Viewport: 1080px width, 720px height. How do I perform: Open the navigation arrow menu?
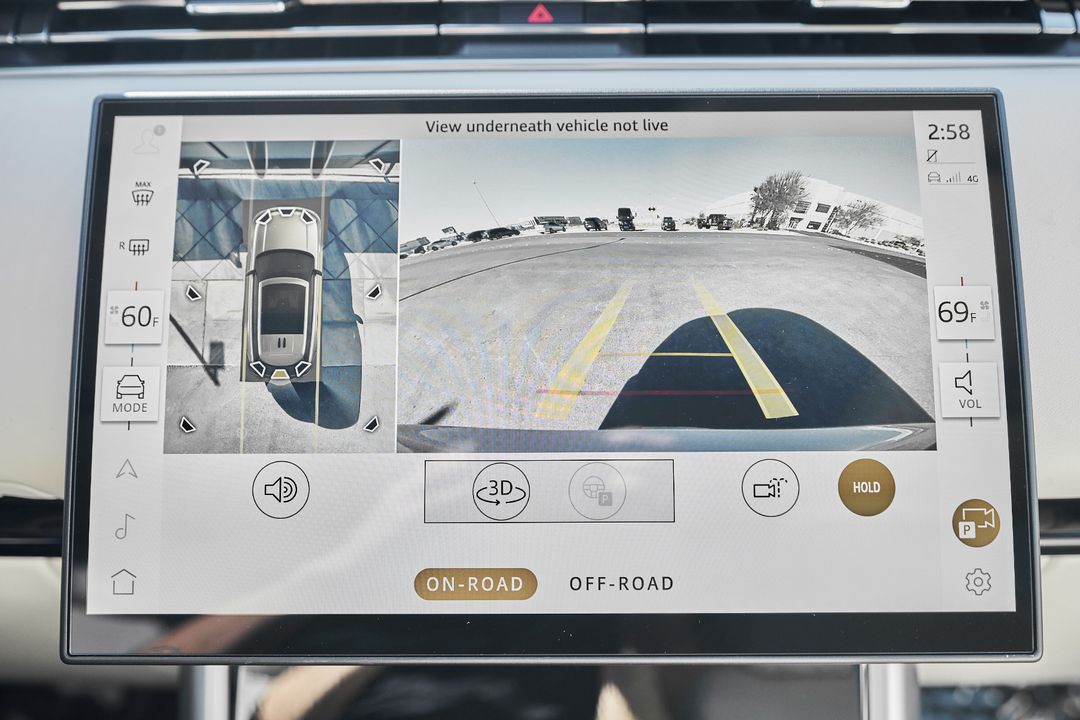click(126, 468)
